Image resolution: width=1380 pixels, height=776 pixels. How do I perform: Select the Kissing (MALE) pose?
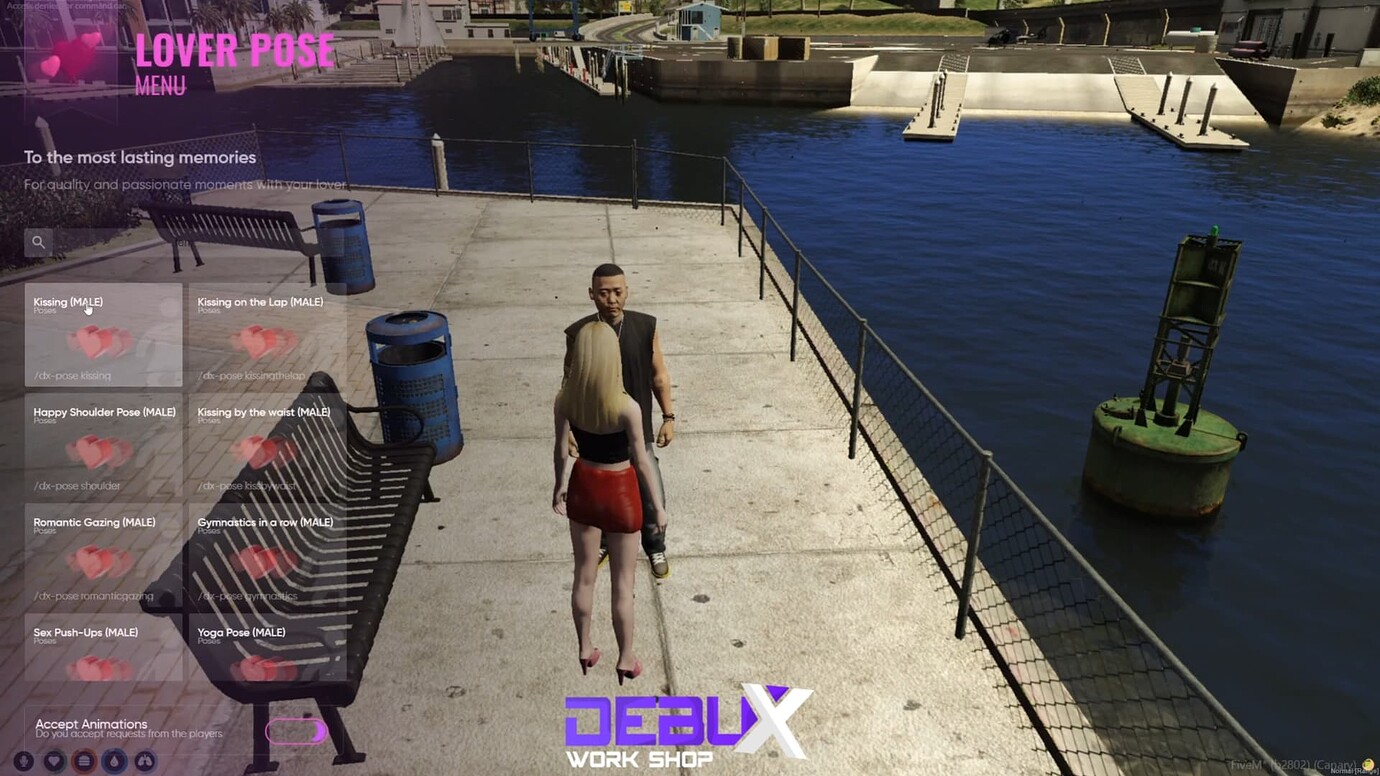click(101, 335)
